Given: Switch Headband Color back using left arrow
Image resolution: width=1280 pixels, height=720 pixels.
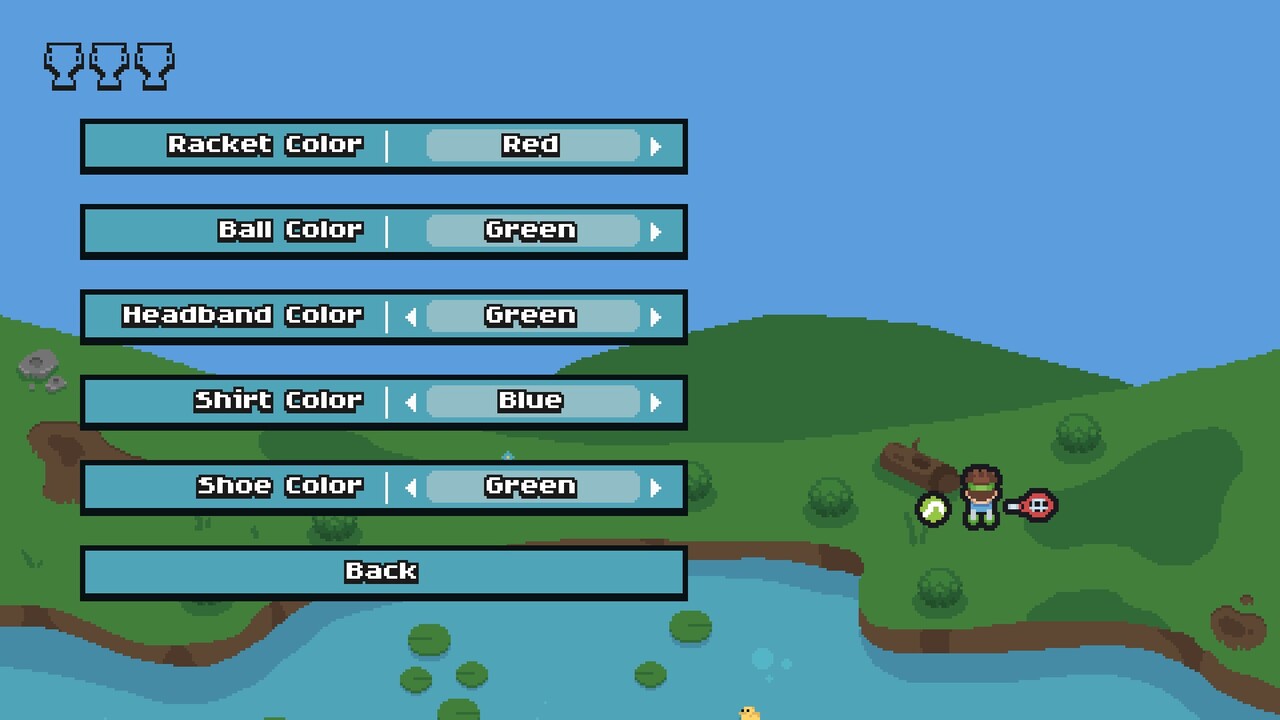Looking at the screenshot, I should pos(410,316).
